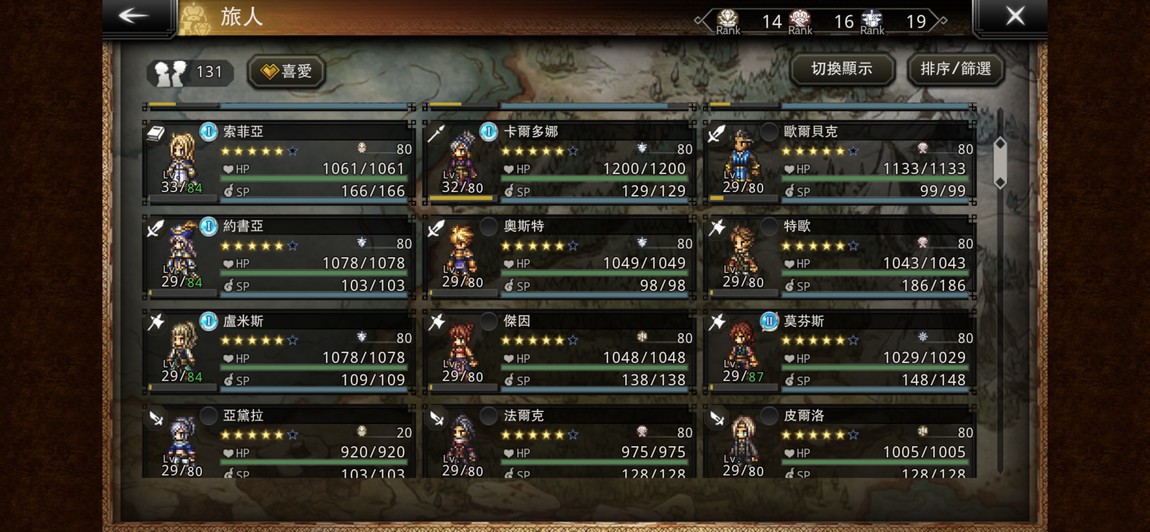Click the traveler list scrollbar handle
1150x532 pixels.
[x=999, y=164]
